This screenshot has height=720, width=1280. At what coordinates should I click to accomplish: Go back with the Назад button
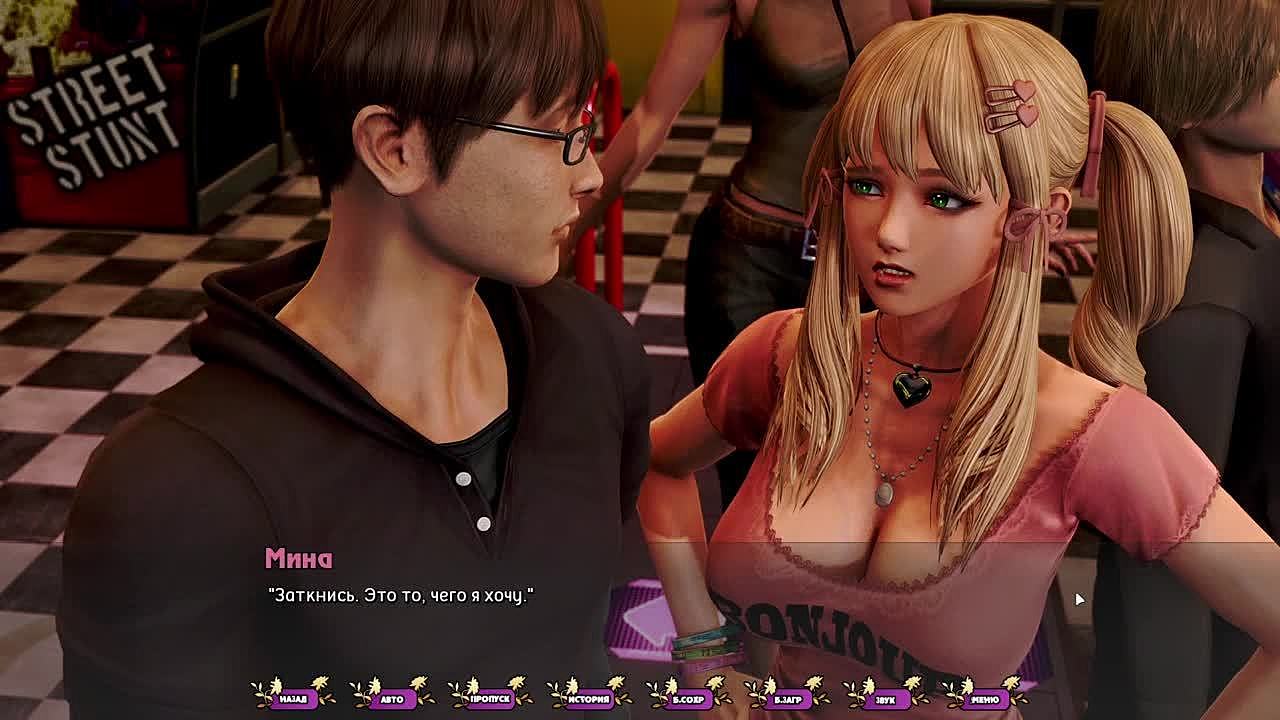pos(293,698)
